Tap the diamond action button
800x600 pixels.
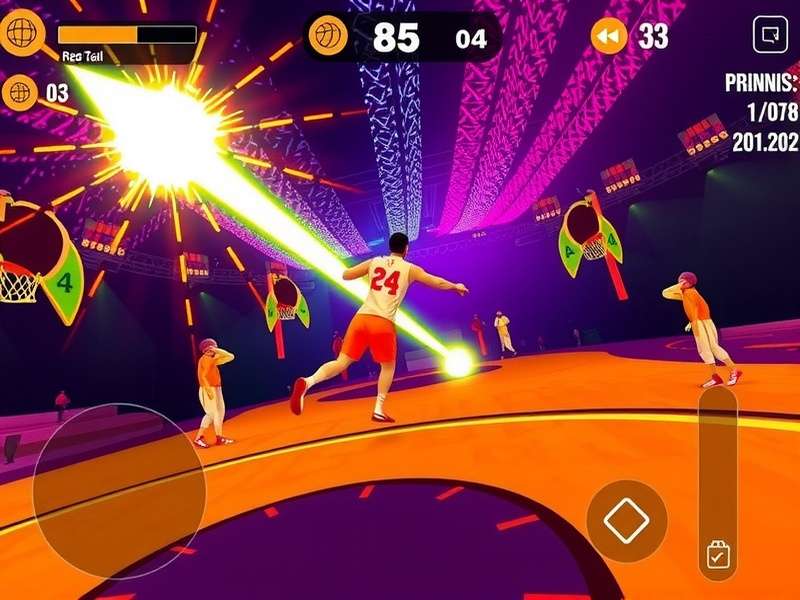click(627, 520)
